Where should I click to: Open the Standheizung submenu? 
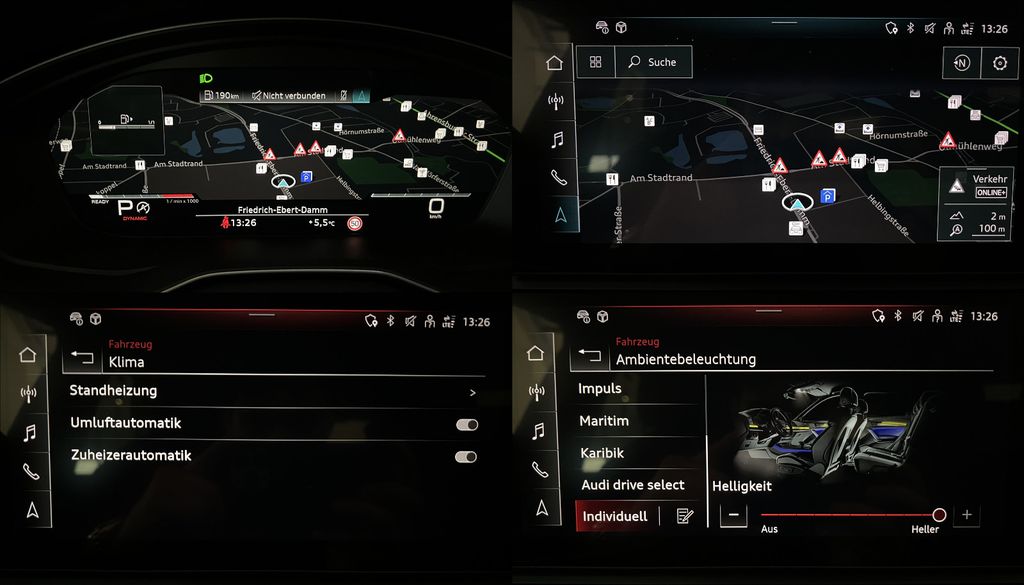click(x=272, y=391)
